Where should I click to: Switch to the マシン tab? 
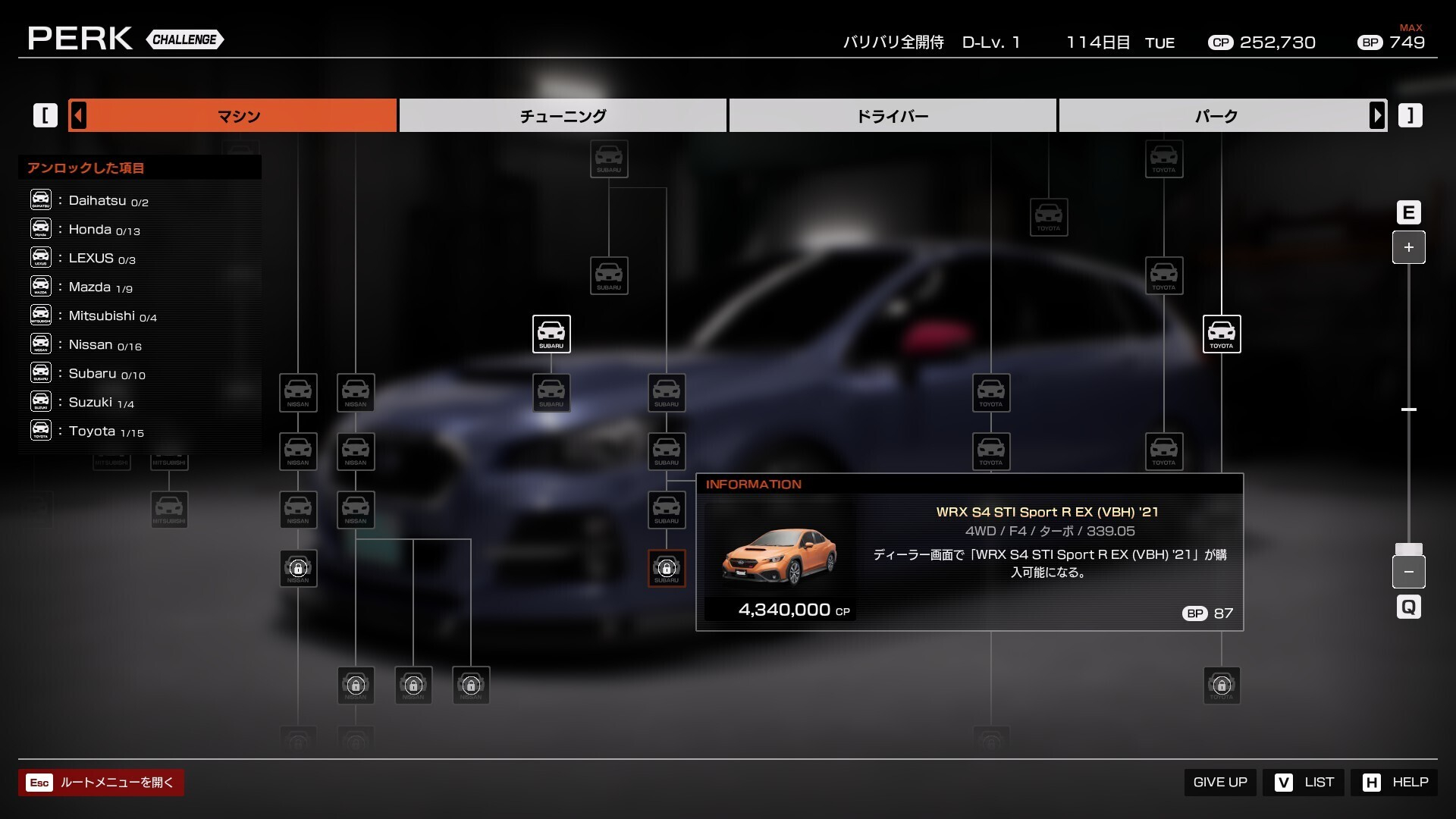[238, 116]
